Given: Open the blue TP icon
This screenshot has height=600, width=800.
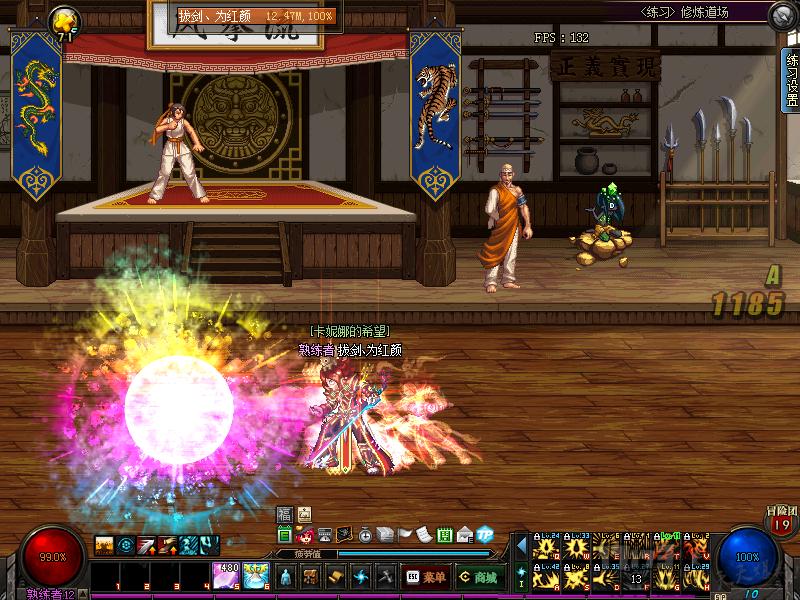Looking at the screenshot, I should tap(485, 535).
